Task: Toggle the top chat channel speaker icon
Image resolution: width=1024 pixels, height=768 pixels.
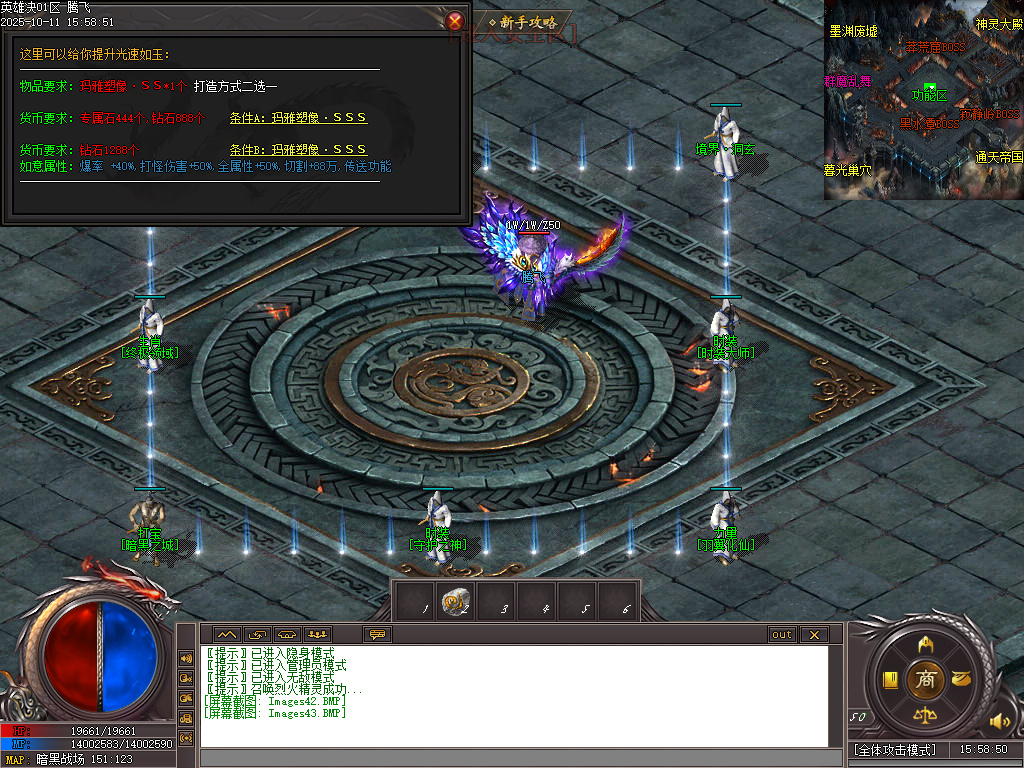Action: point(186,658)
